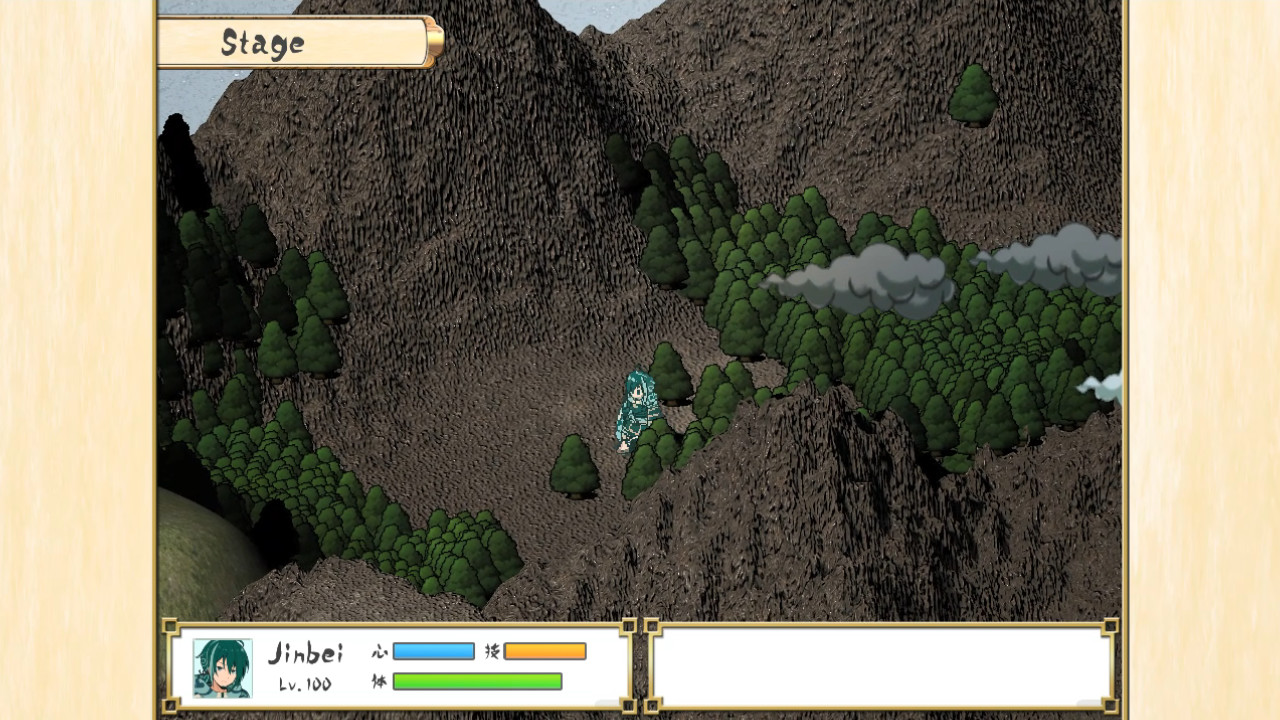Click the 心 stat label beside the blue bar
The height and width of the screenshot is (720, 1280).
click(381, 650)
